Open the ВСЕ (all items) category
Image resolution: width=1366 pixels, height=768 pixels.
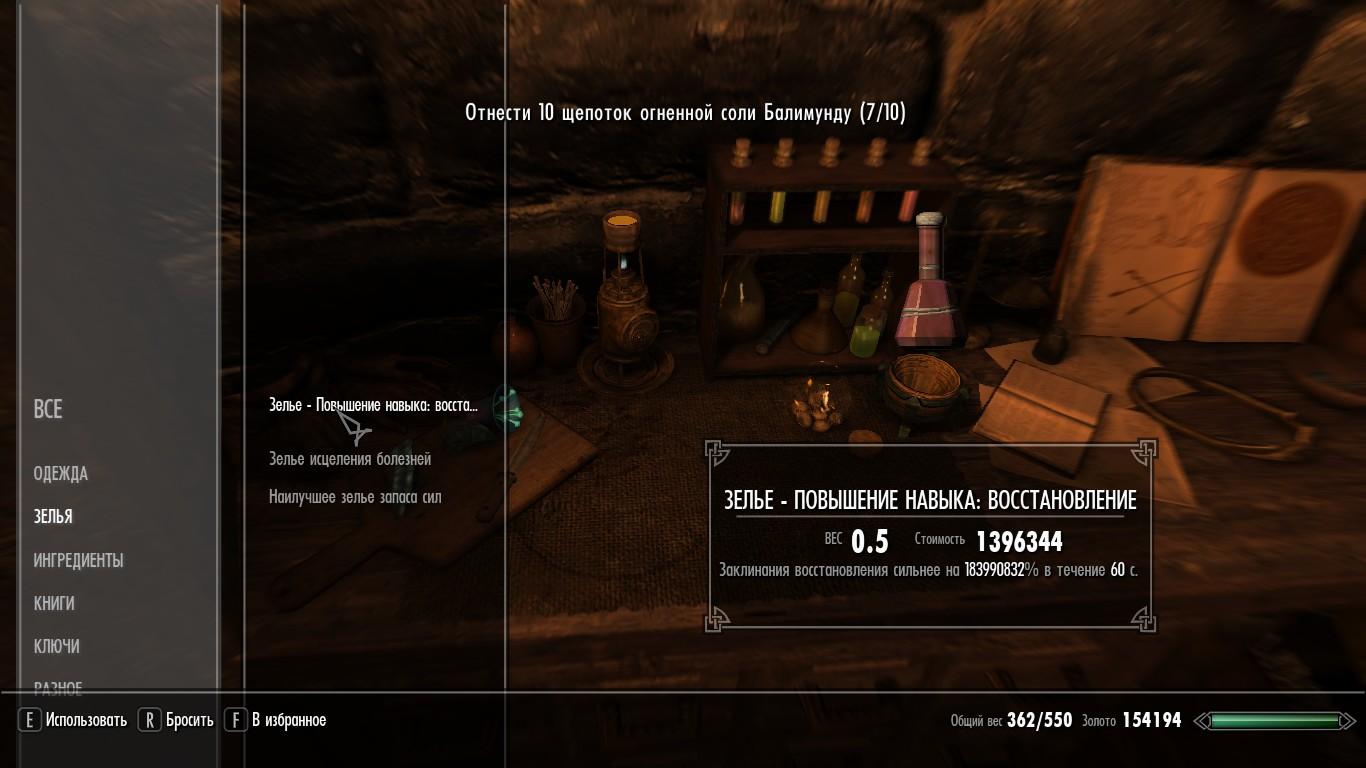pos(48,409)
